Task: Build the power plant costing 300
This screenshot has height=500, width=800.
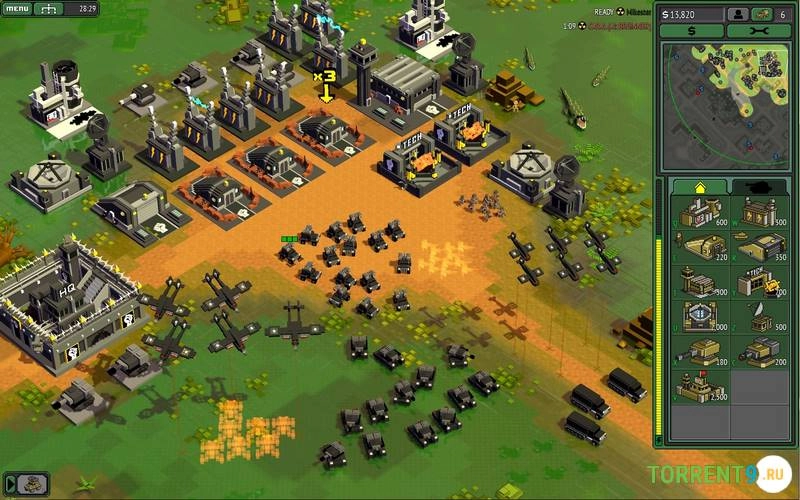Action: coord(761,212)
